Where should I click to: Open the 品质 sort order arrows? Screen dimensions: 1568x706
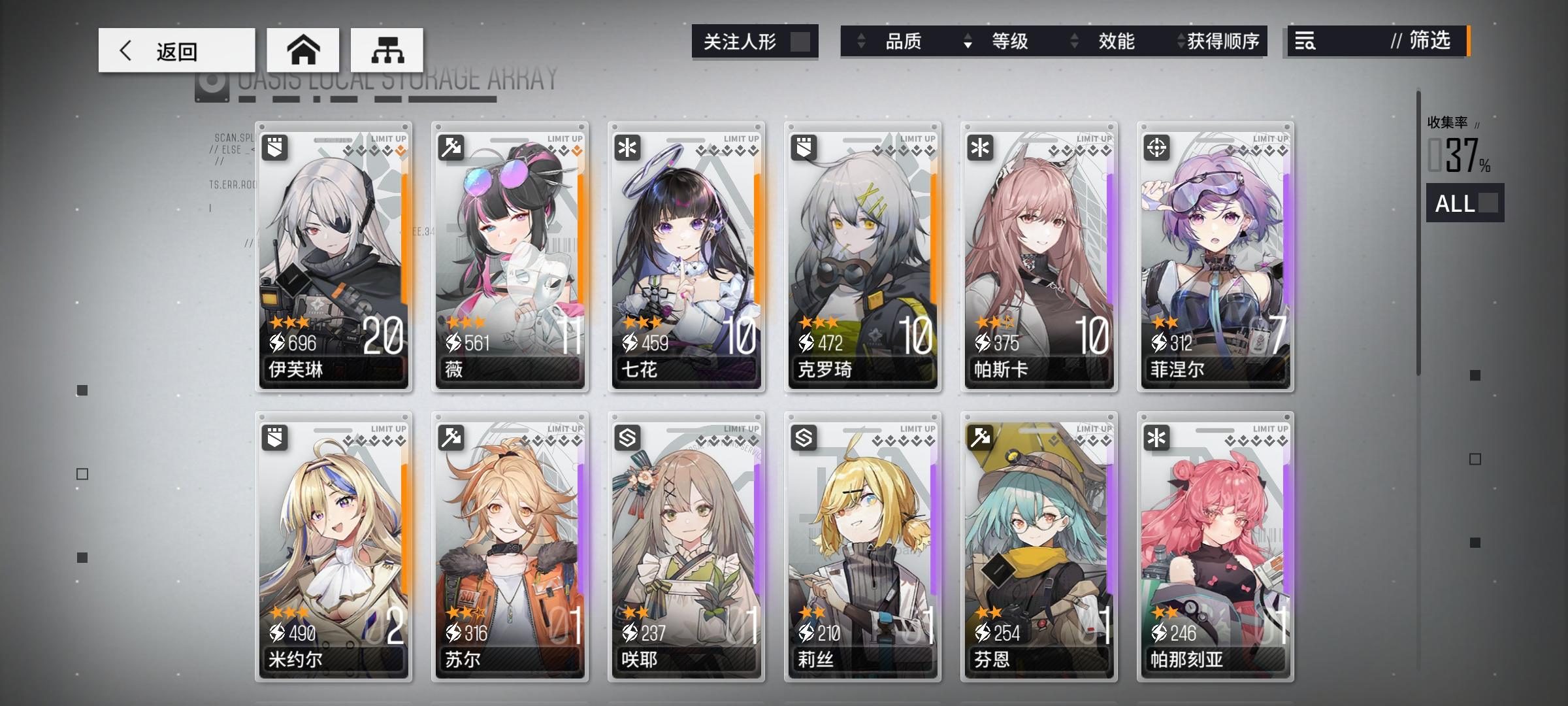point(861,42)
